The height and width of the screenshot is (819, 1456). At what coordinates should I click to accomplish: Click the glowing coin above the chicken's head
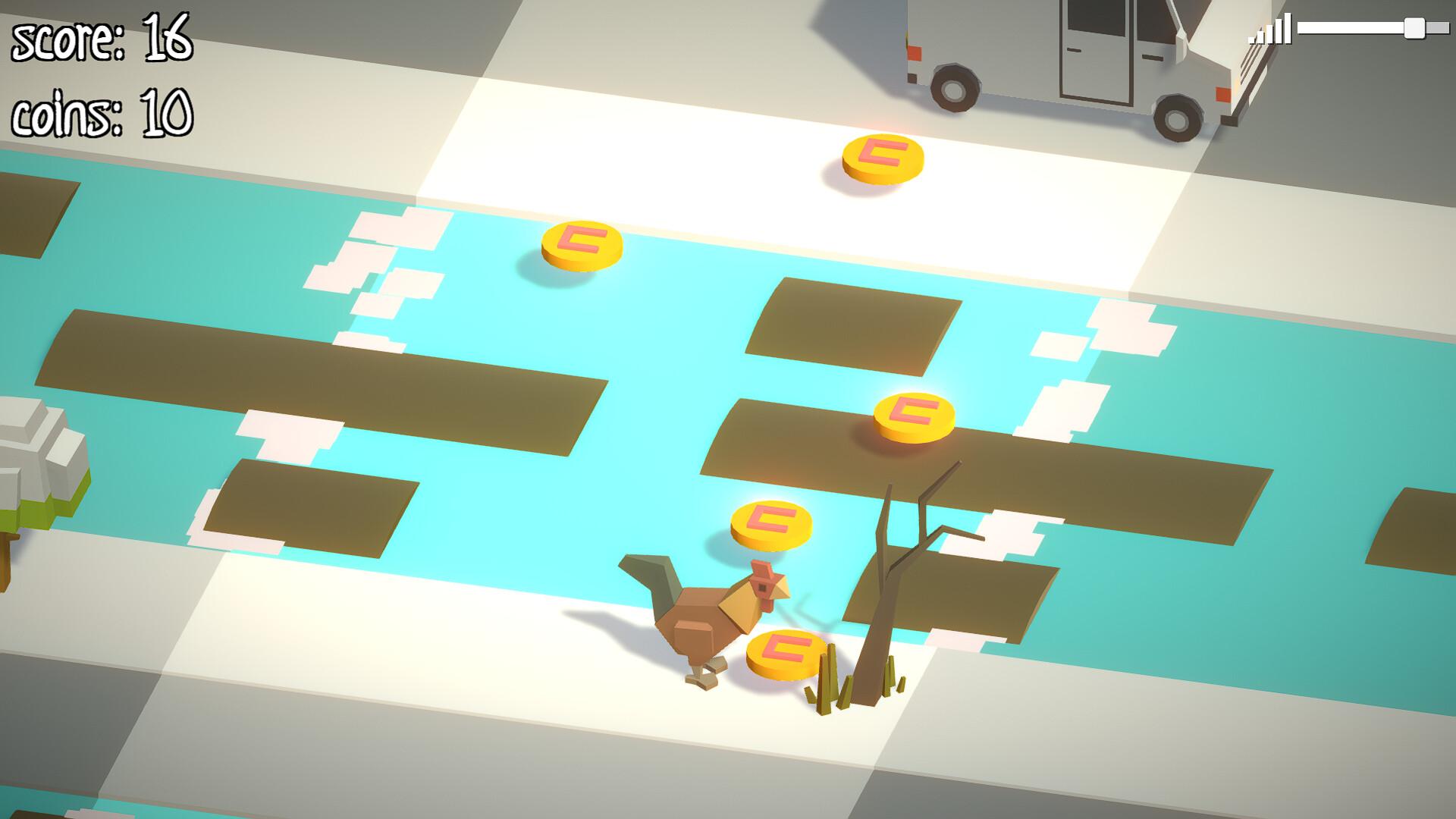pos(770,523)
